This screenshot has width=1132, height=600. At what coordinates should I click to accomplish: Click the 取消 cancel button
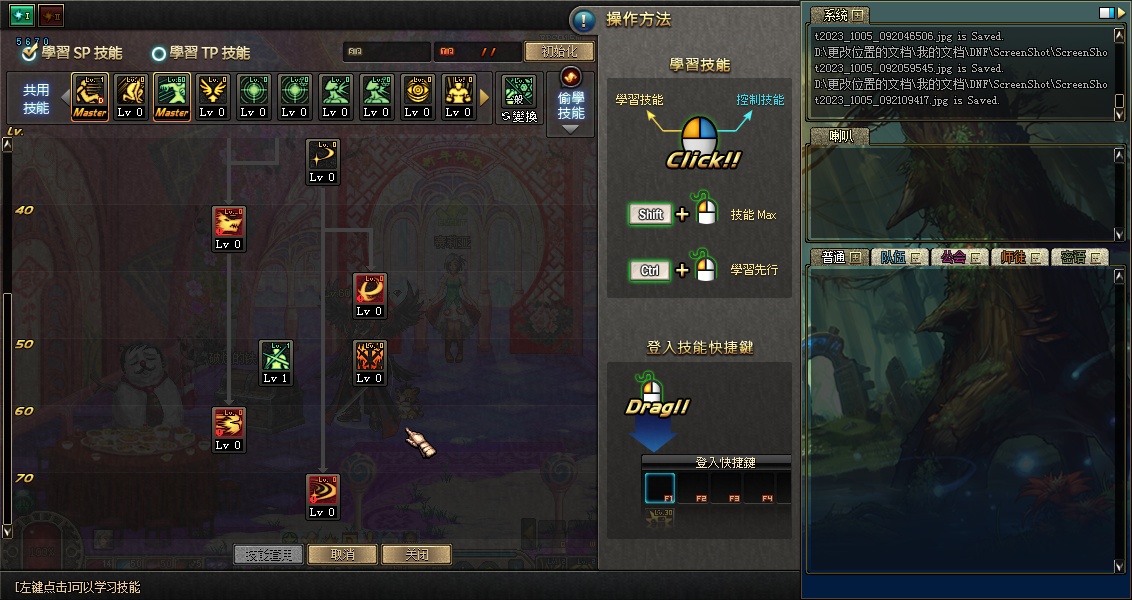coord(343,554)
